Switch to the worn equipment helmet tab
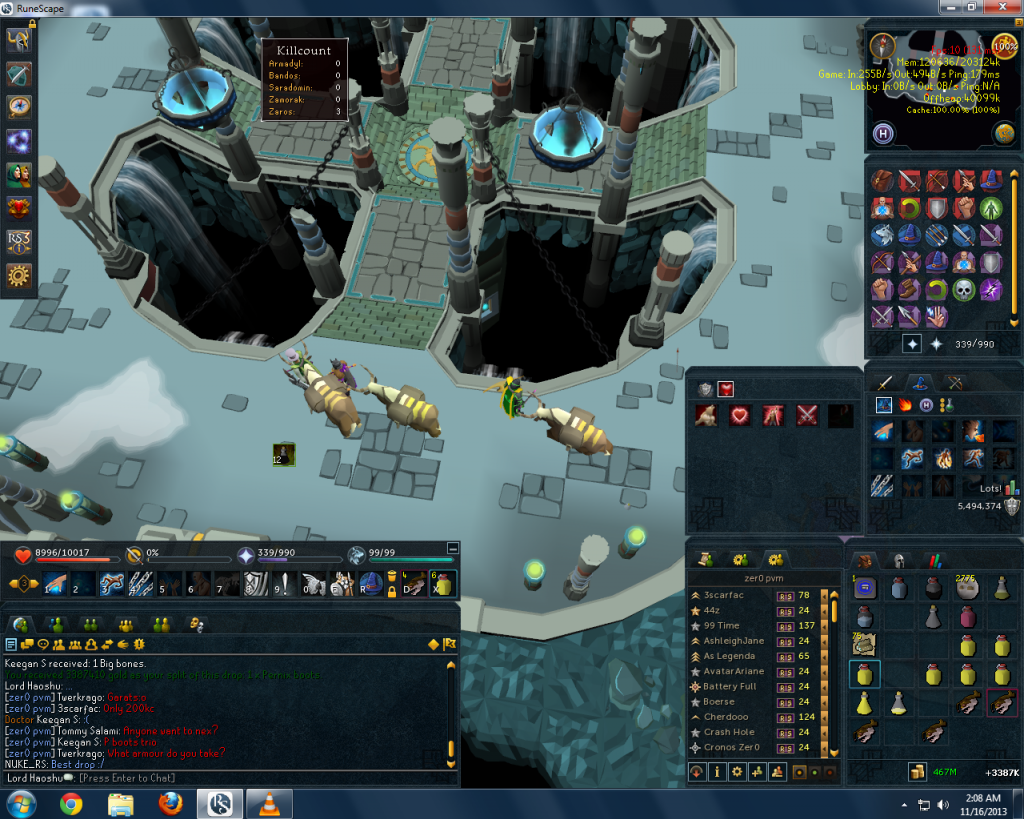Viewport: 1024px width, 819px height. tap(899, 561)
